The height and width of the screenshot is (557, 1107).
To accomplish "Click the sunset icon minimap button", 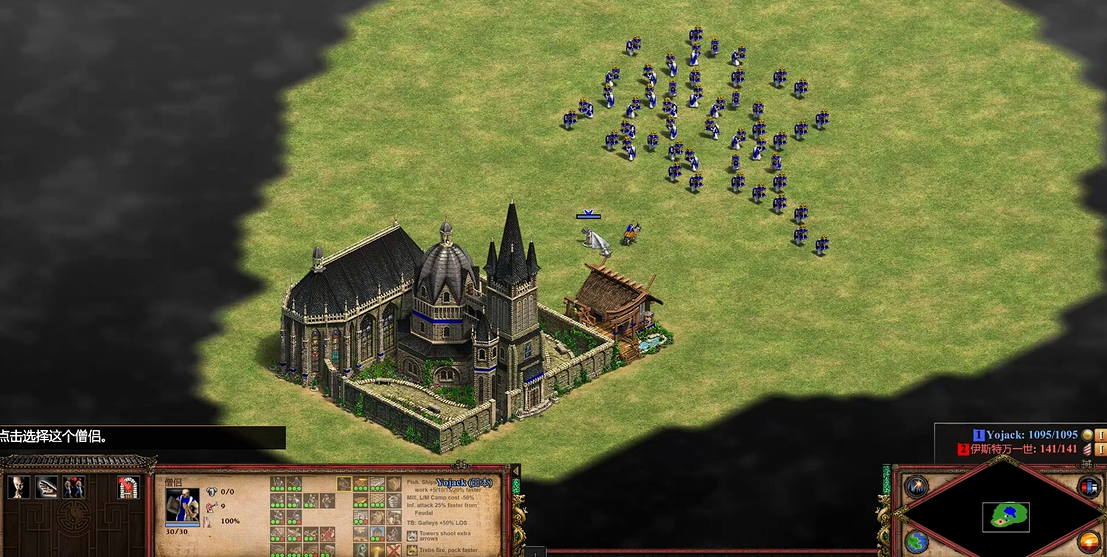I will [x=1088, y=542].
